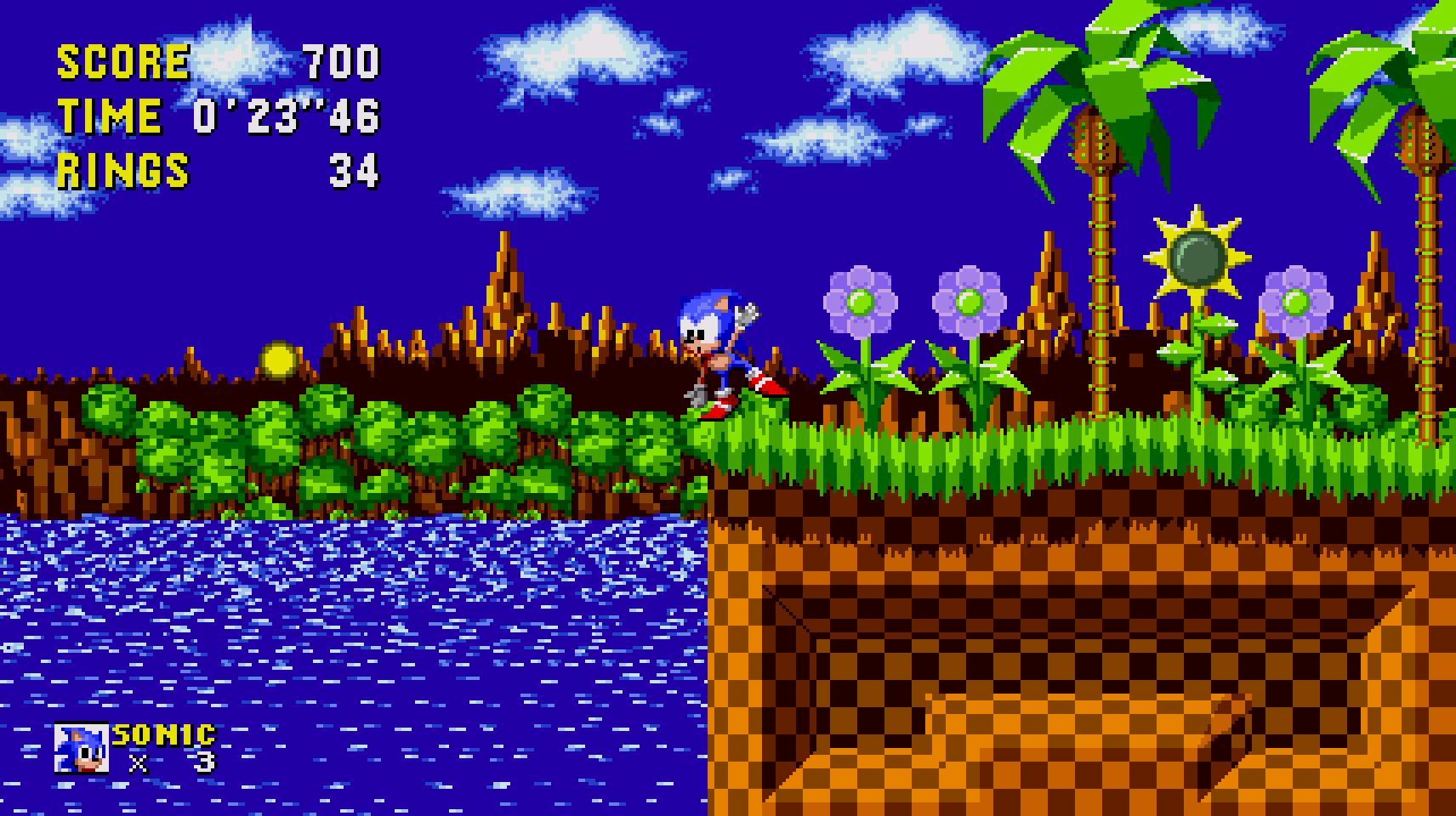Viewport: 1456px width, 816px height.
Task: Click the SONIC name text near lives
Action: pos(162,738)
